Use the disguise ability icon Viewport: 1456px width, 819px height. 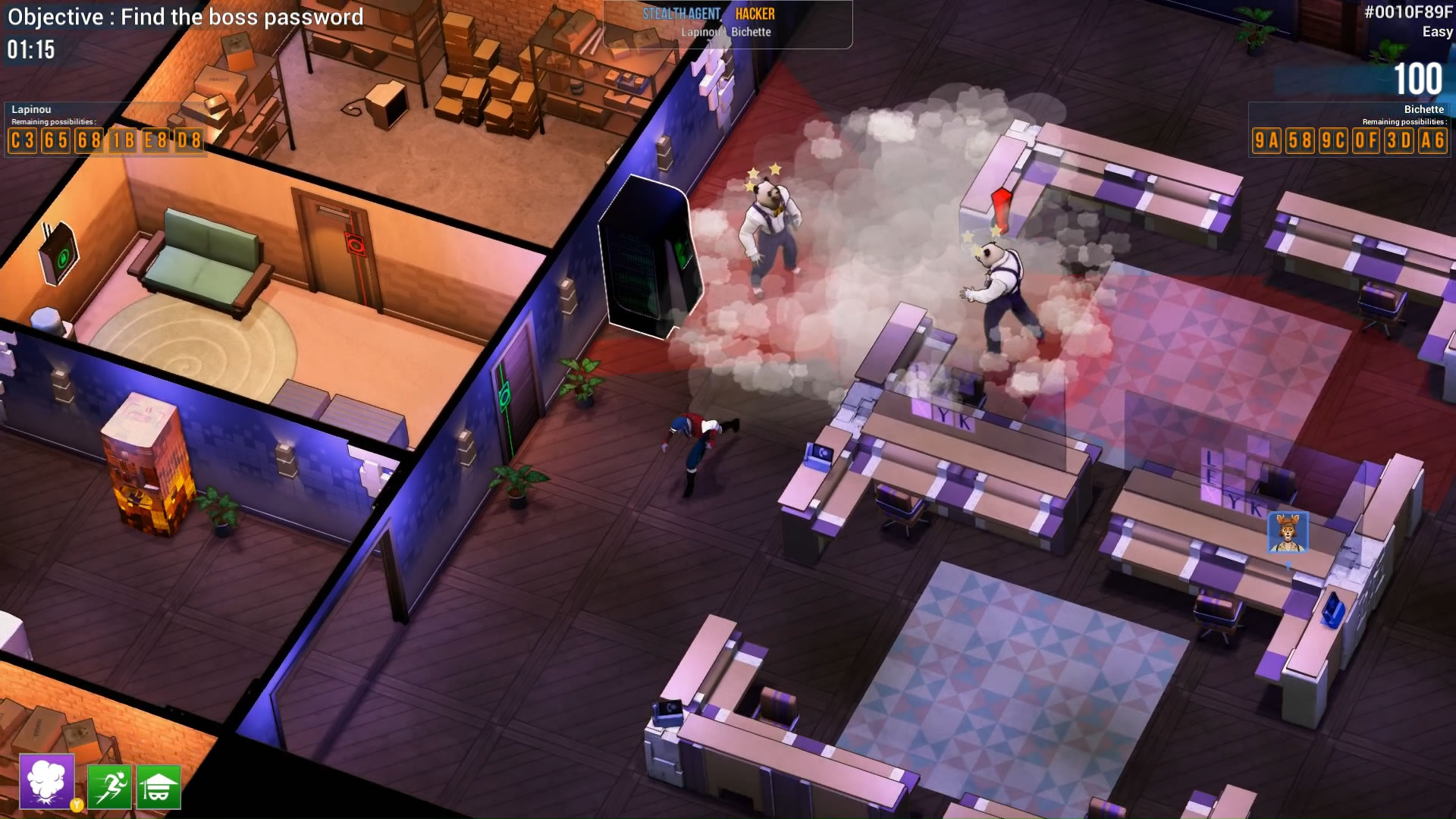tap(159, 787)
